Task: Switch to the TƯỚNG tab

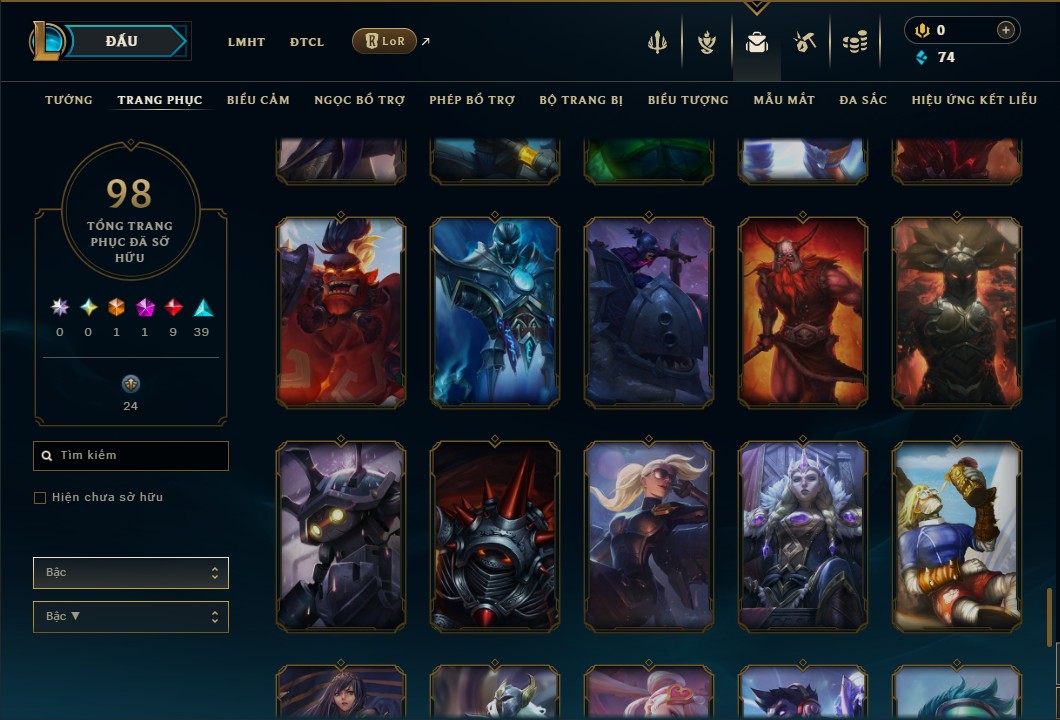Action: 69,100
